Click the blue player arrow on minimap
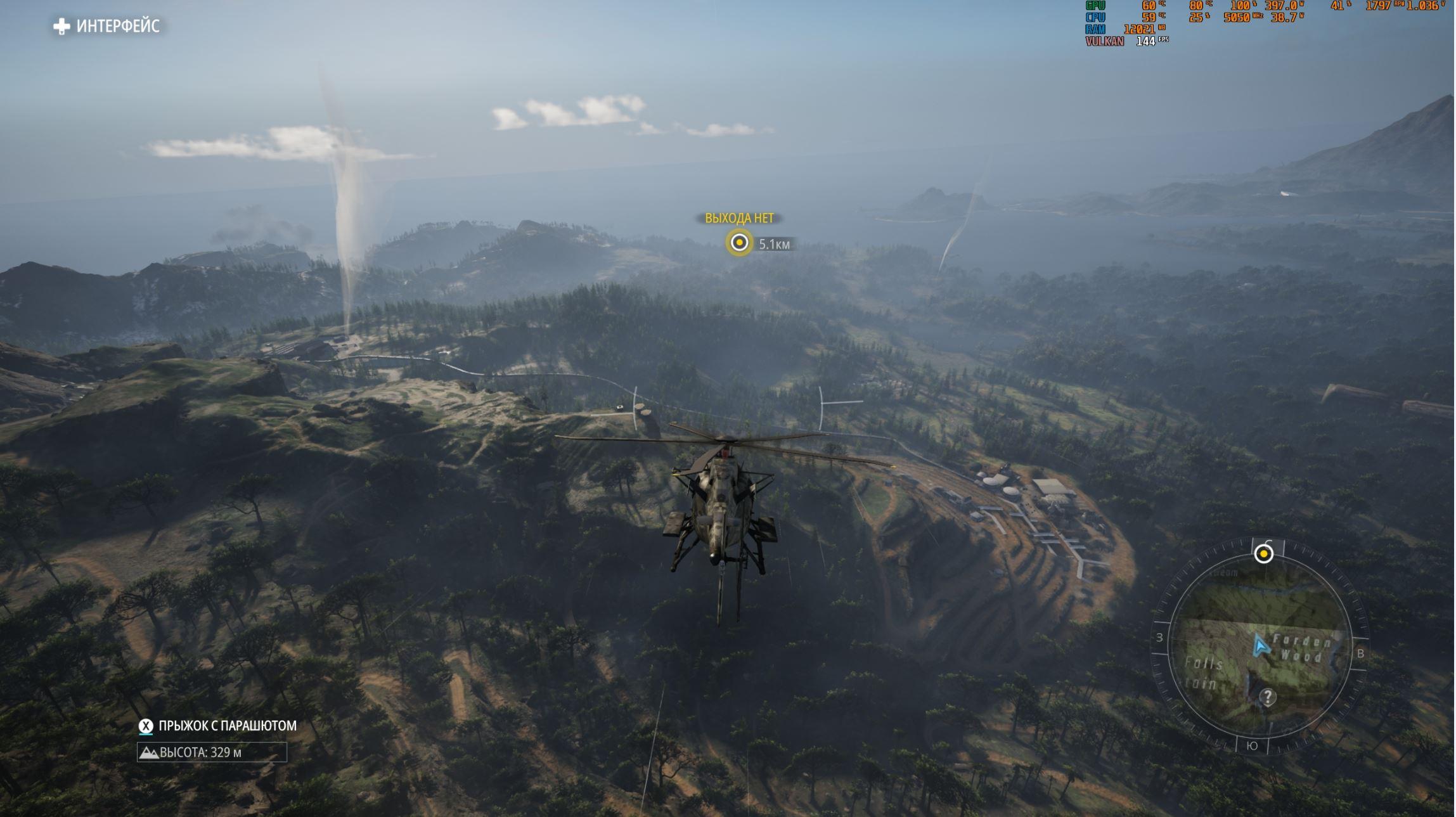The width and height of the screenshot is (1456, 817). 1260,647
